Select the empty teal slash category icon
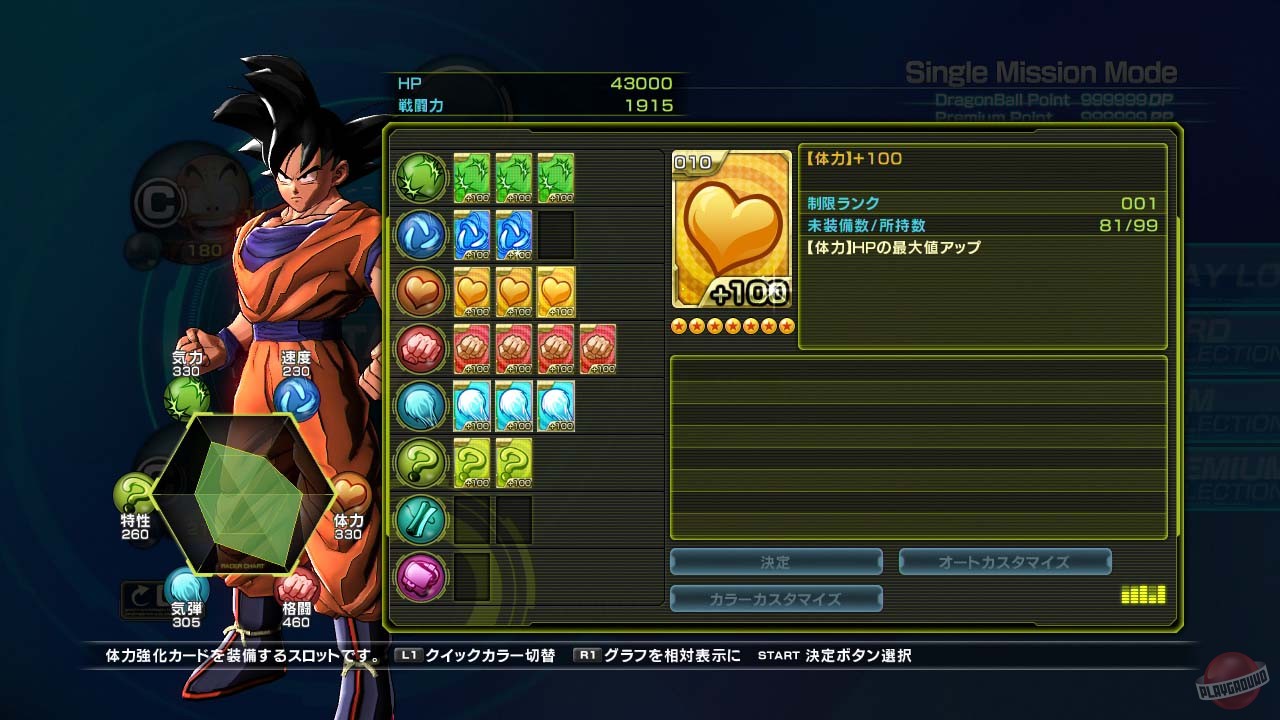 click(420, 519)
